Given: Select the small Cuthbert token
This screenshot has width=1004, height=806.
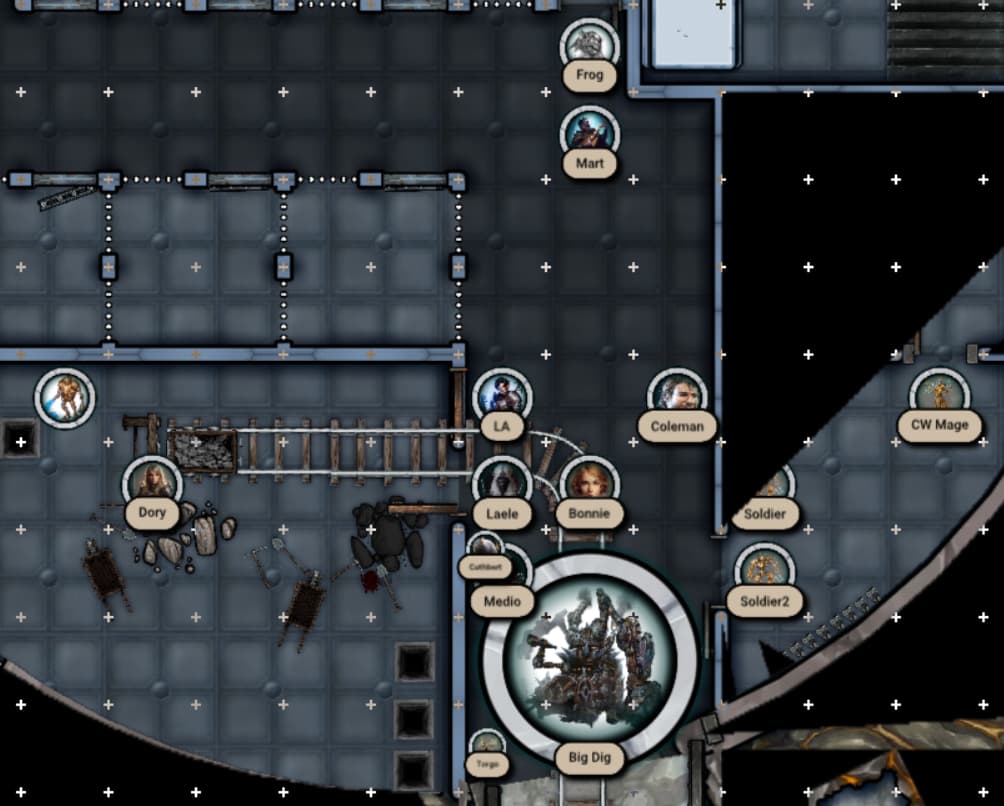Looking at the screenshot, I should pyautogui.click(x=485, y=547).
